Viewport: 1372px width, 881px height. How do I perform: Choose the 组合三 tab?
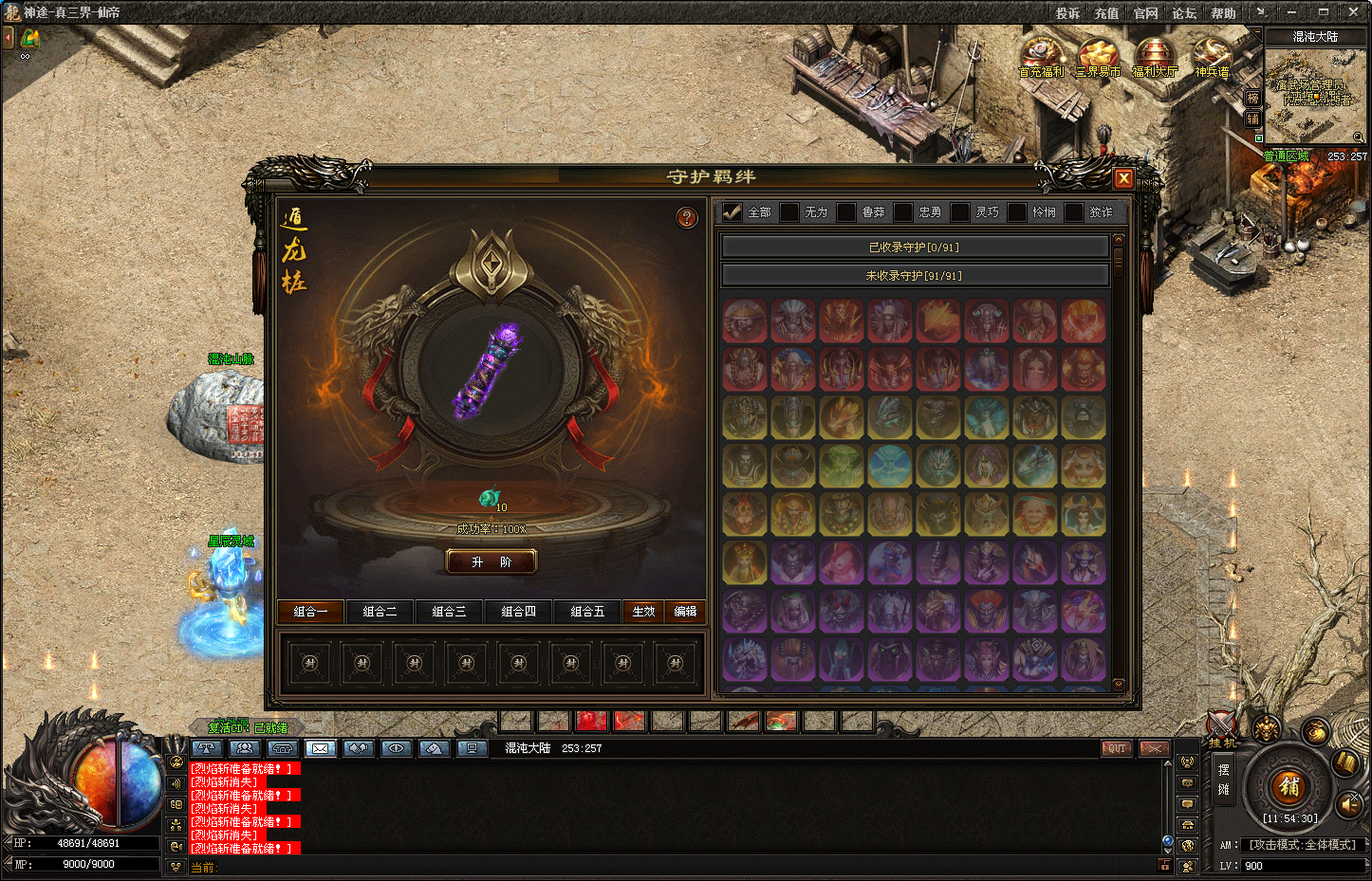click(449, 612)
